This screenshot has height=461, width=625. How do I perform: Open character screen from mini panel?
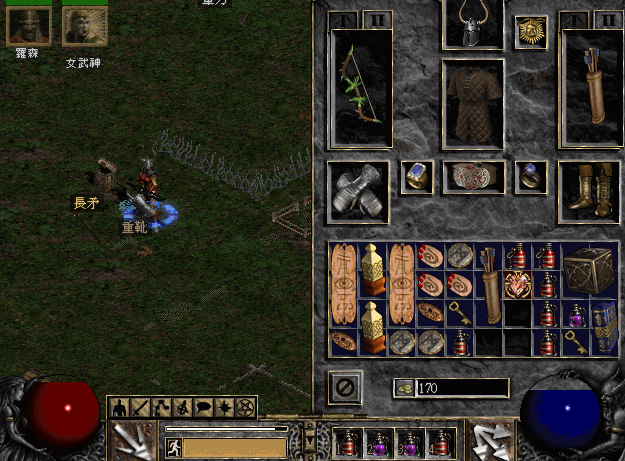coord(118,408)
